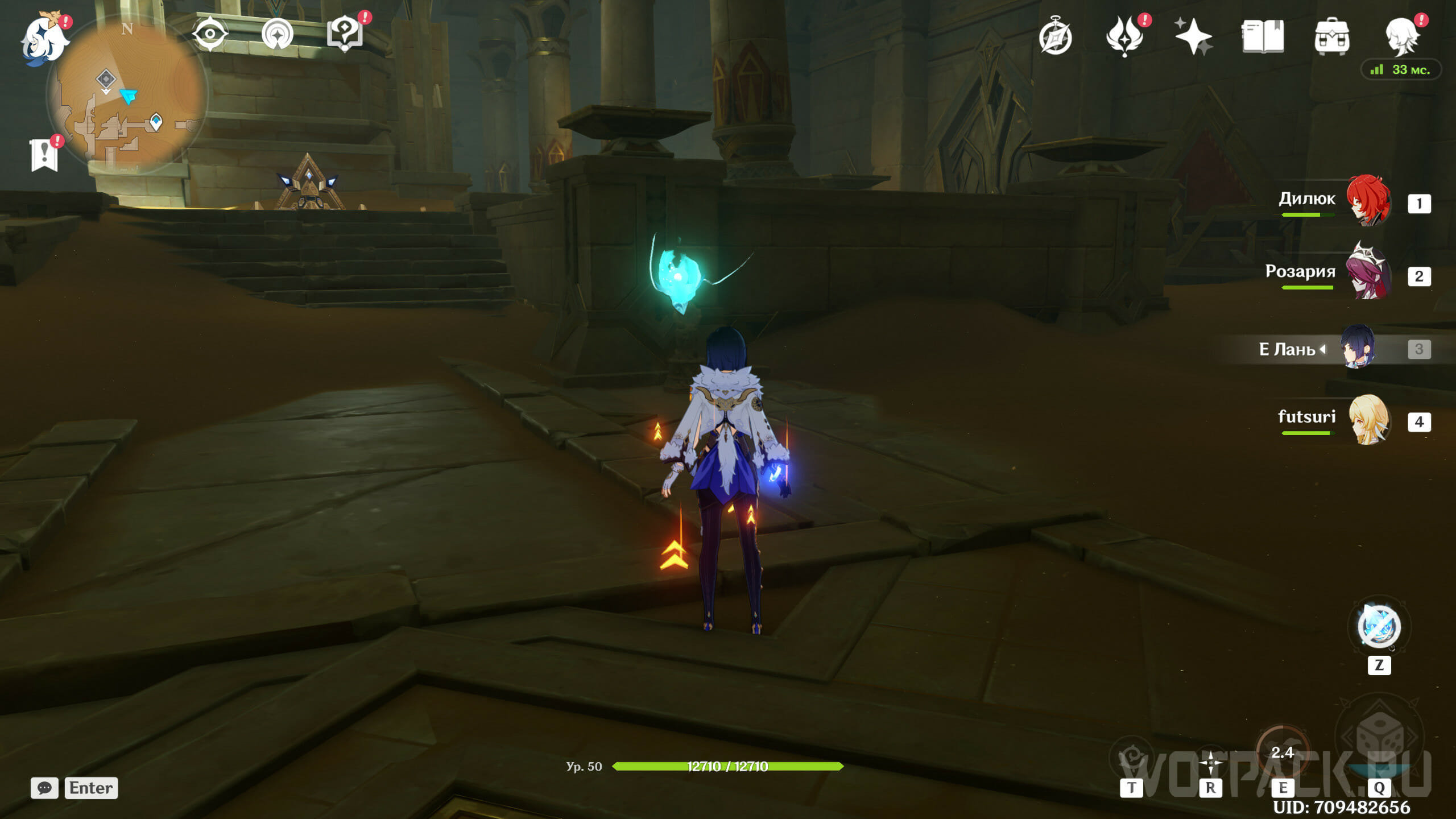Open the events flame icon

coord(1124,37)
